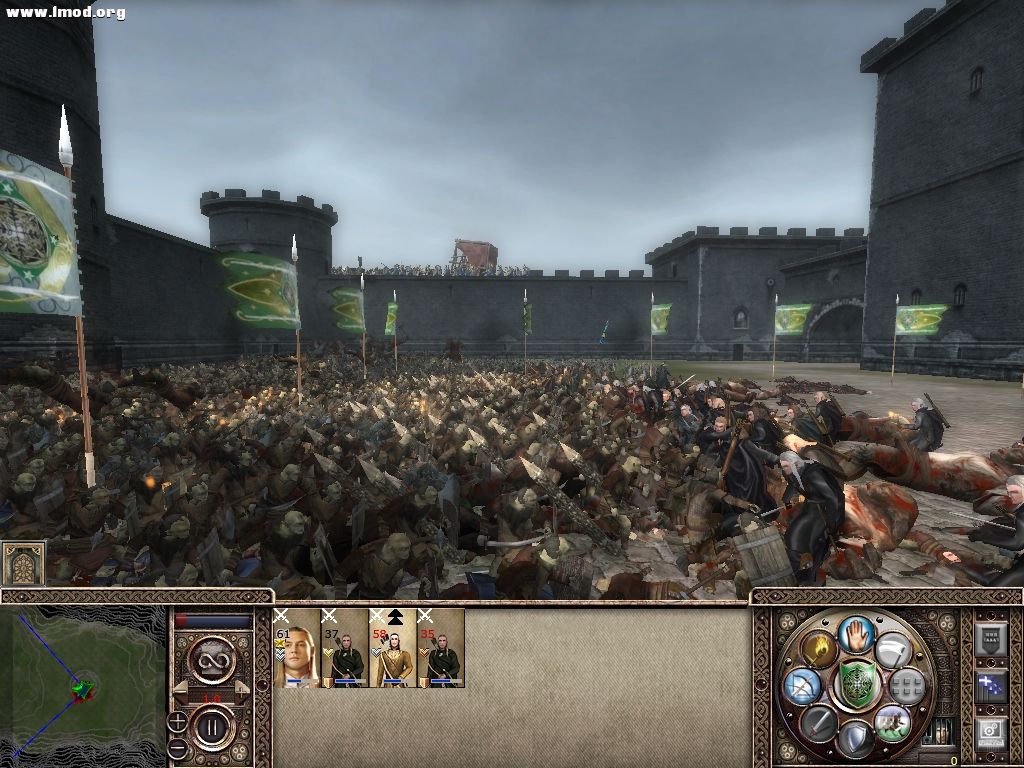The image size is (1024, 768).
Task: Open the gear options button in the side panel
Action: 991,733
